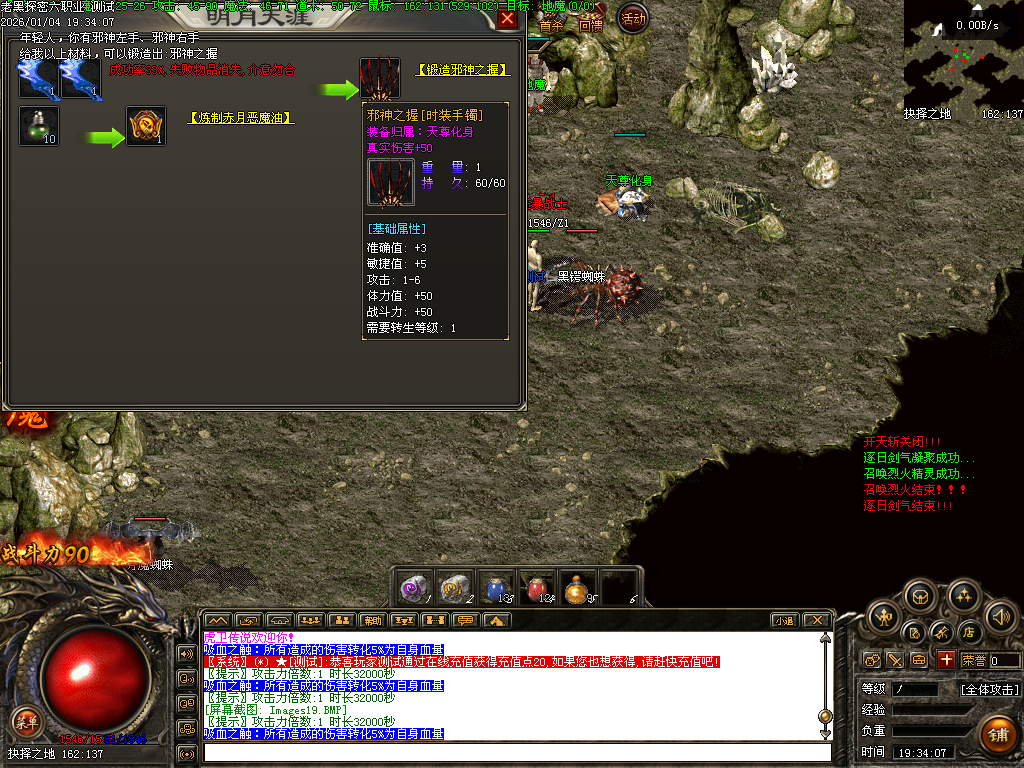This screenshot has width=1024, height=768.
Task: Open the 活动 events button
Action: (x=633, y=18)
